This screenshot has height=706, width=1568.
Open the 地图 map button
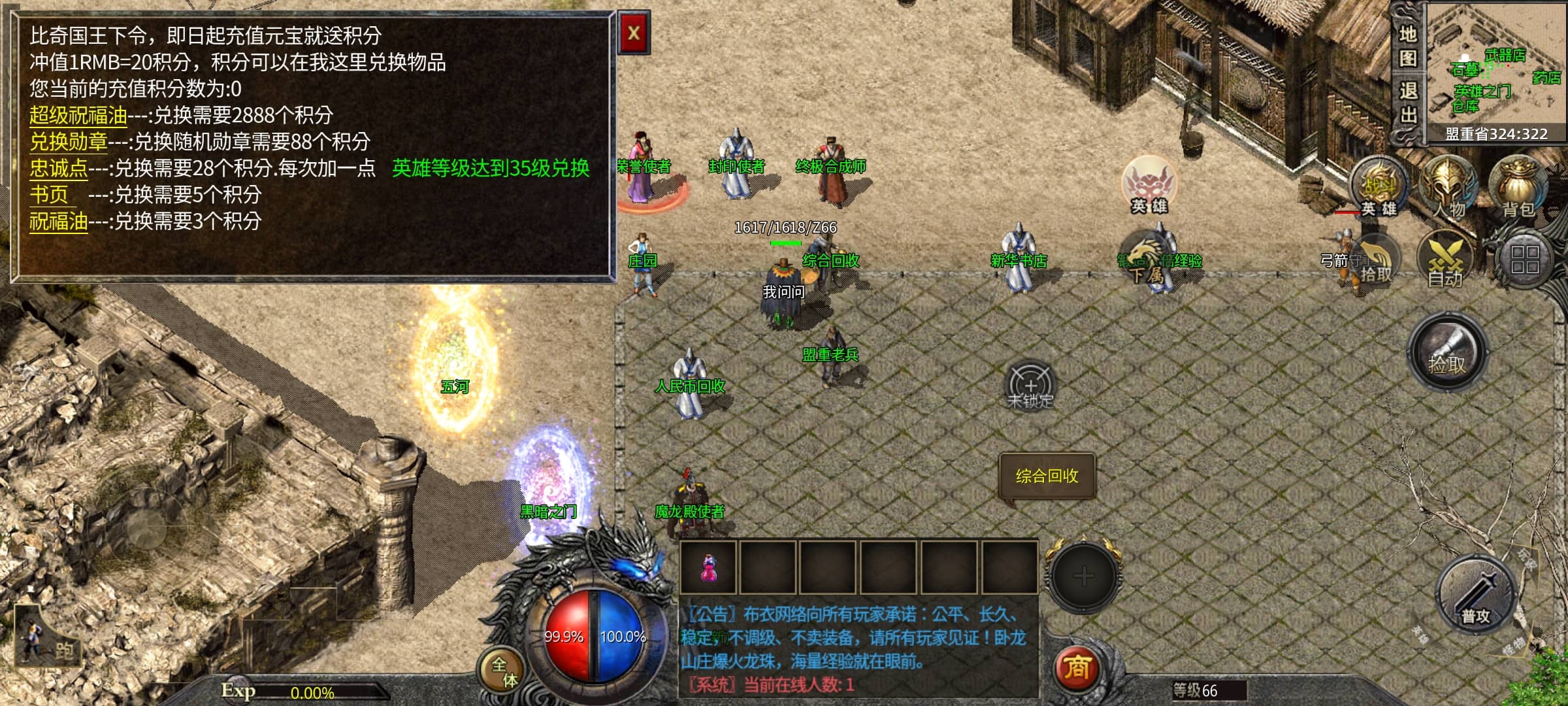tap(1407, 46)
